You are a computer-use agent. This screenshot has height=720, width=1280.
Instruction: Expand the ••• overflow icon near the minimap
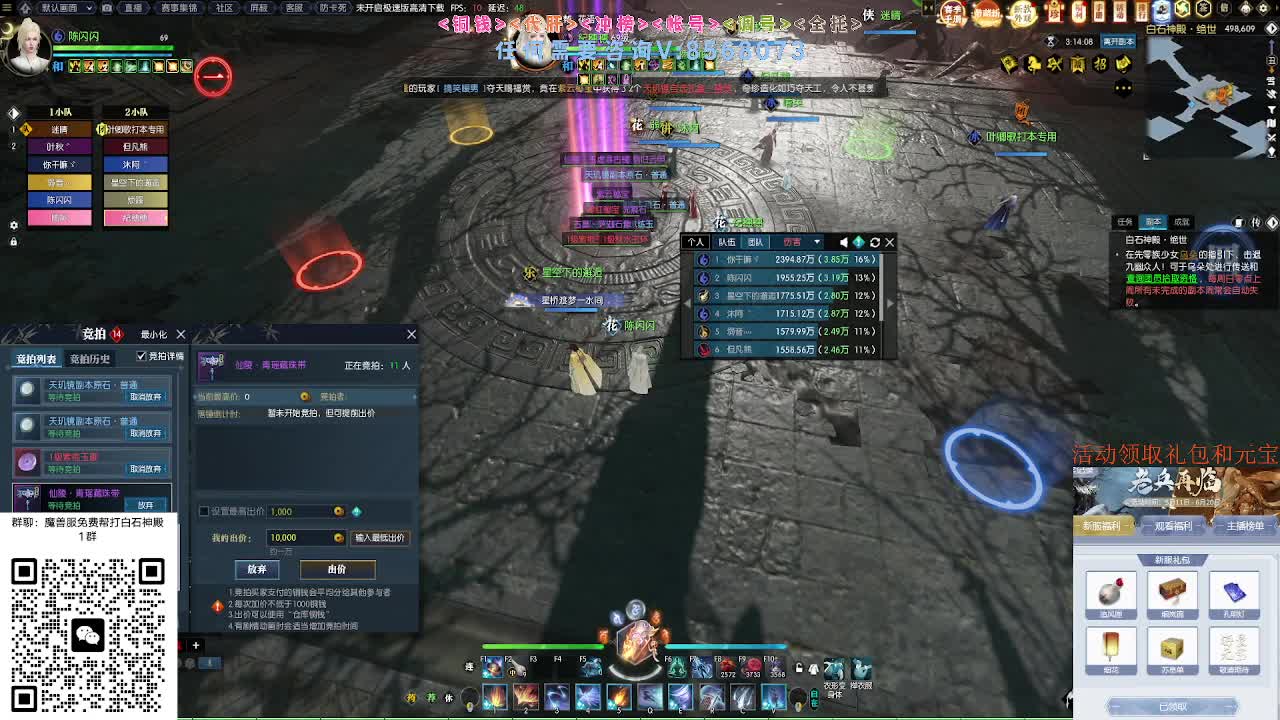coord(1125,87)
